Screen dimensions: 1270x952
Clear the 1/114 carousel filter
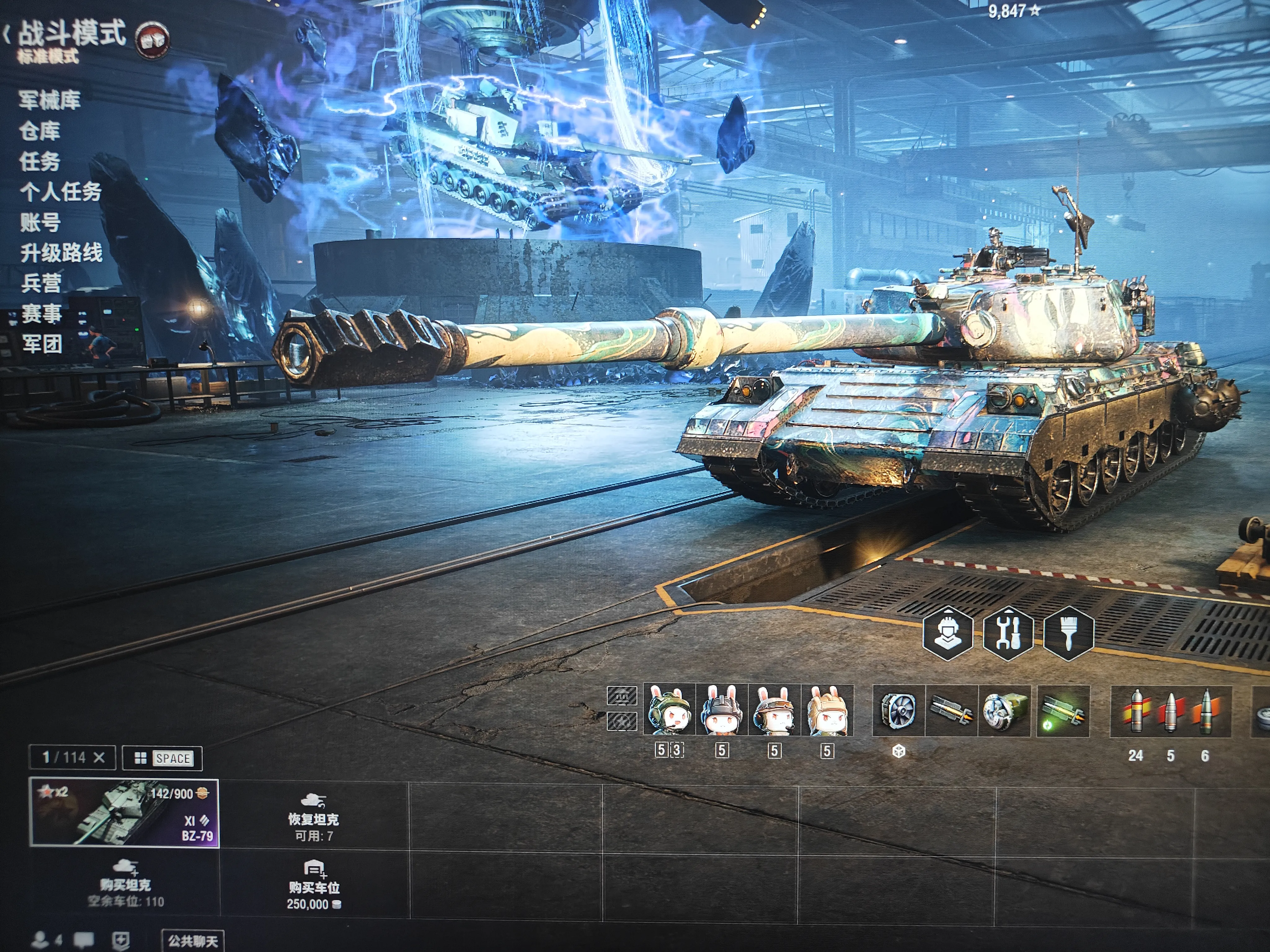click(x=99, y=757)
